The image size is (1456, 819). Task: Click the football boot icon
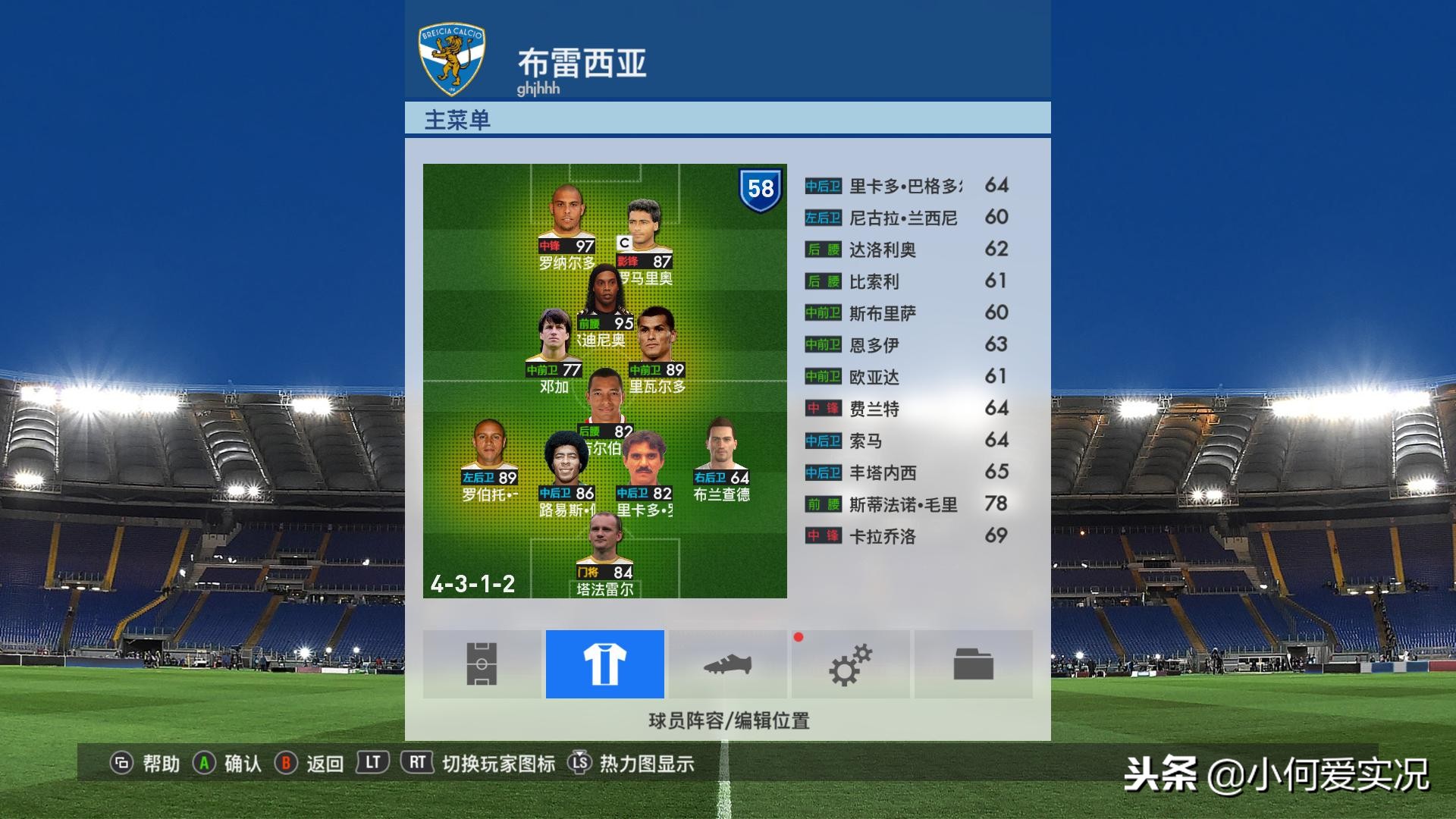coord(728,664)
